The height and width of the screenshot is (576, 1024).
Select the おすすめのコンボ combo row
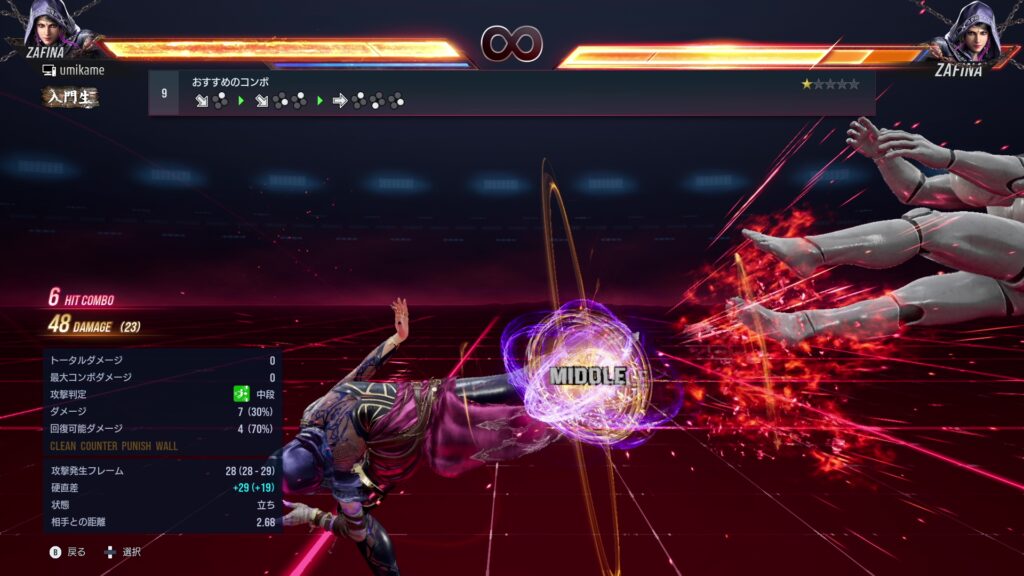(511, 92)
